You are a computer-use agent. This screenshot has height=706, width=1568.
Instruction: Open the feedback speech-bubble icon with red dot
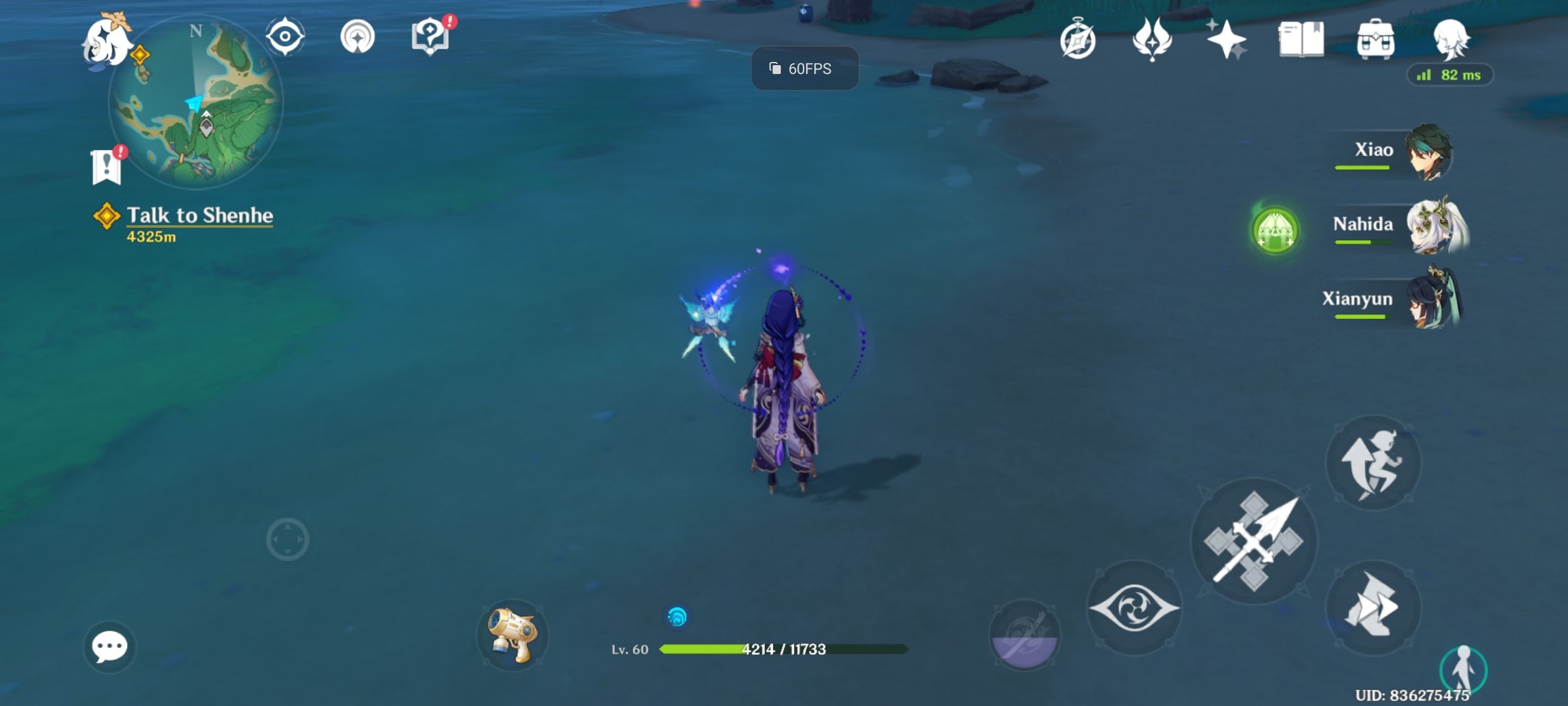430,36
